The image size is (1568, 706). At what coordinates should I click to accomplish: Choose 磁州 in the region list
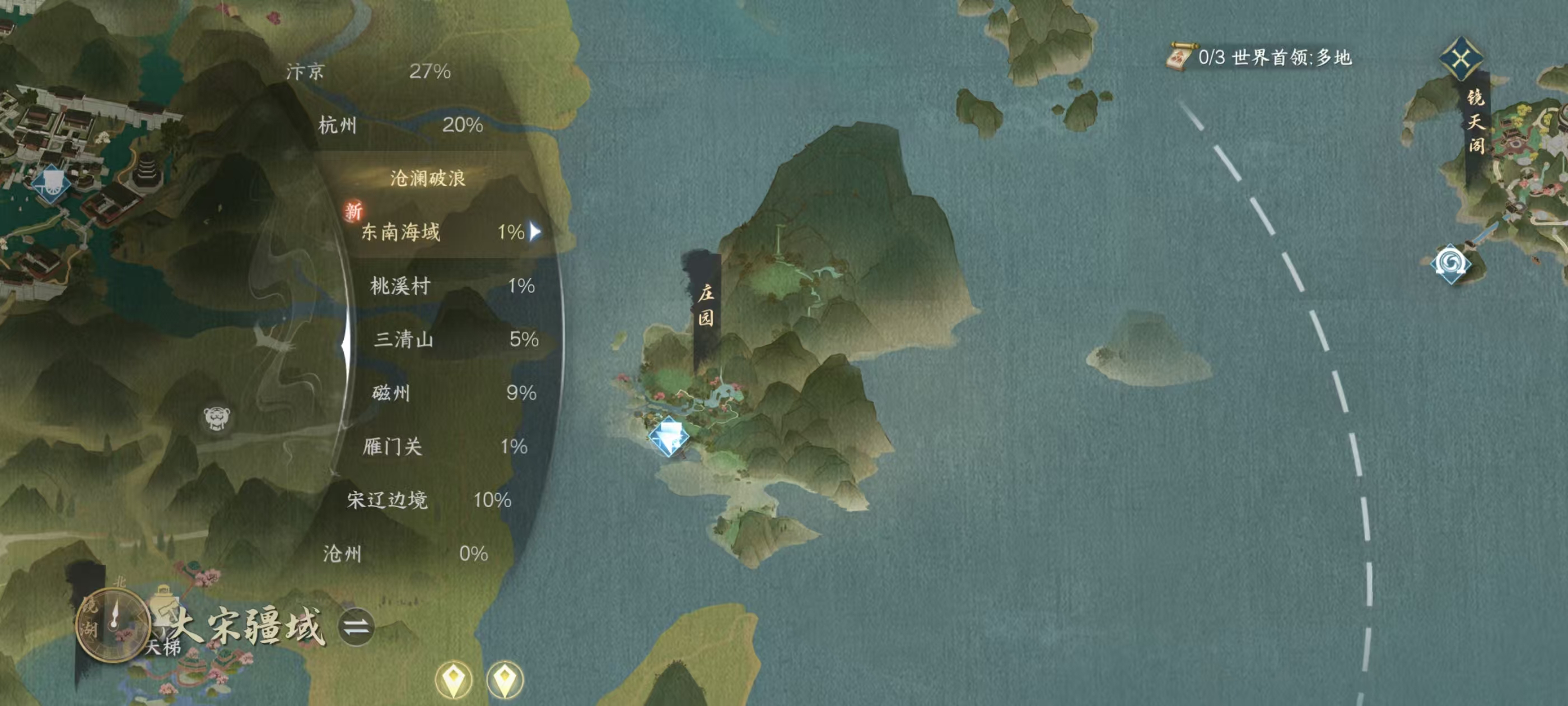coord(454,393)
